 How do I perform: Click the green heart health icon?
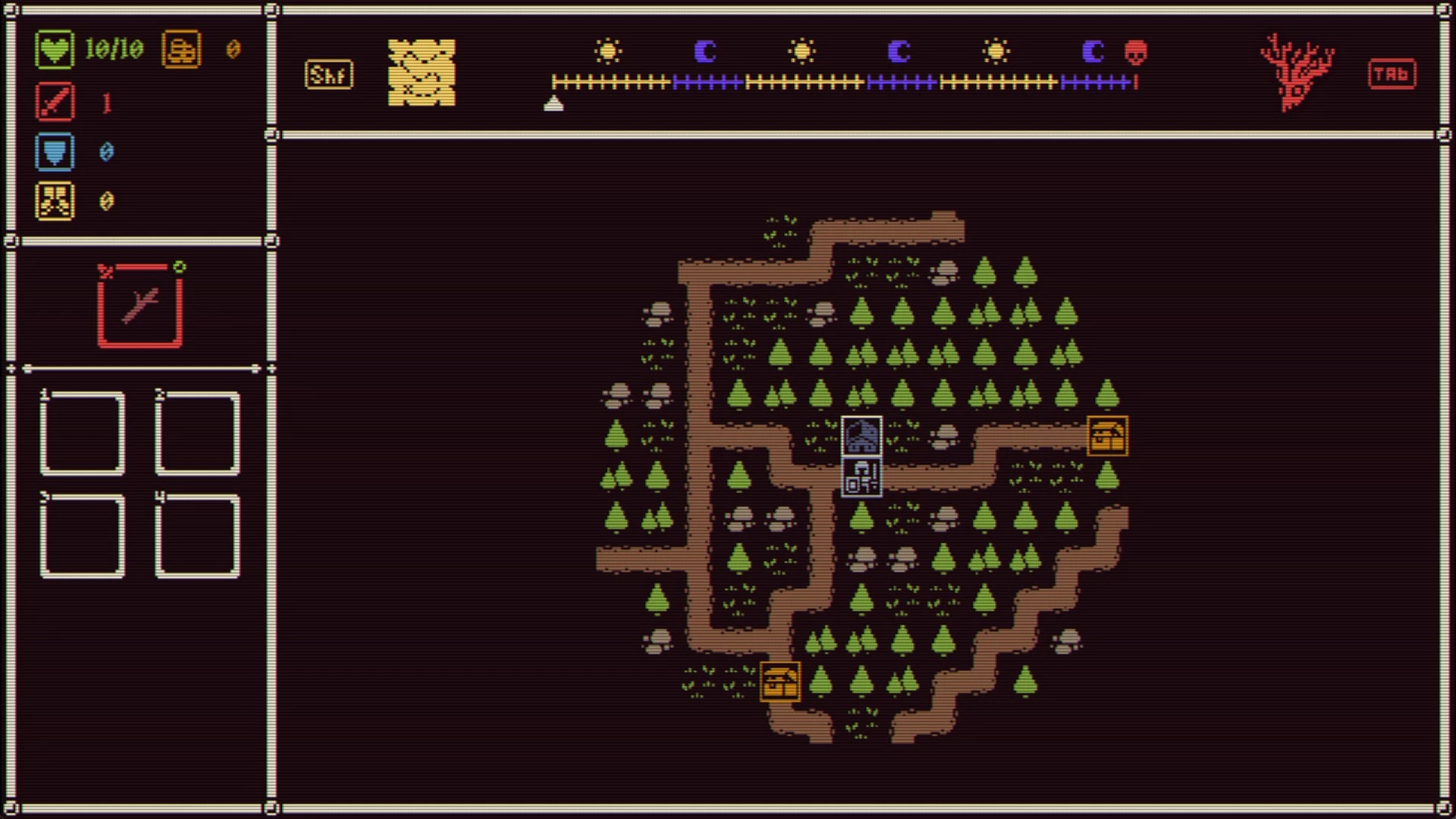(55, 50)
